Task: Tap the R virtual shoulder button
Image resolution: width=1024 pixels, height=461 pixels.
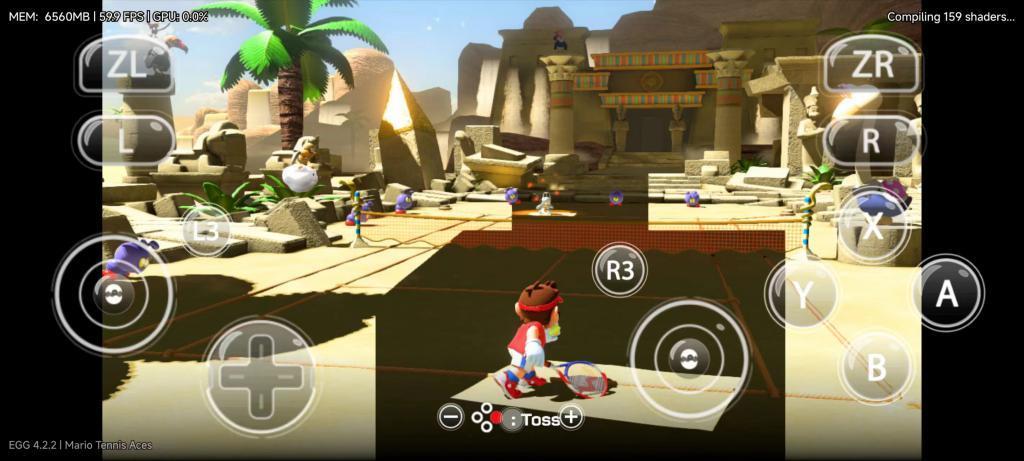Action: pyautogui.click(x=871, y=140)
